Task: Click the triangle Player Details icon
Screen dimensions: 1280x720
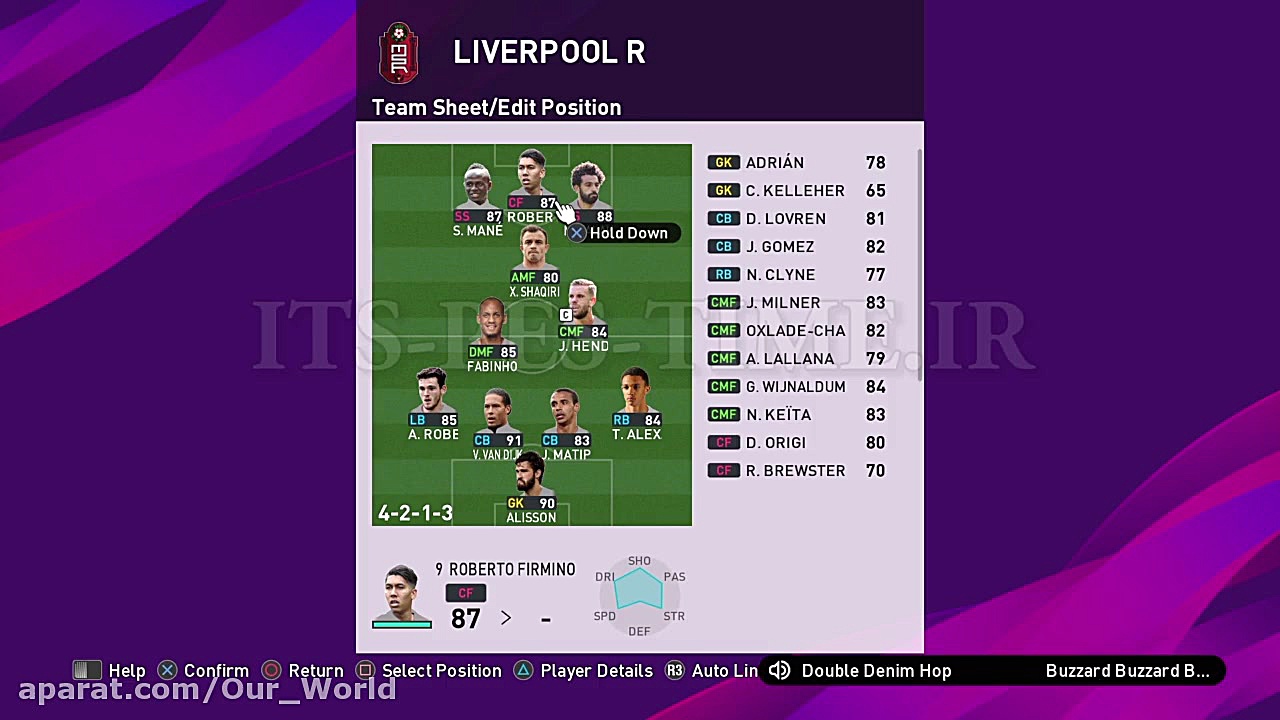Action: pyautogui.click(x=523, y=670)
